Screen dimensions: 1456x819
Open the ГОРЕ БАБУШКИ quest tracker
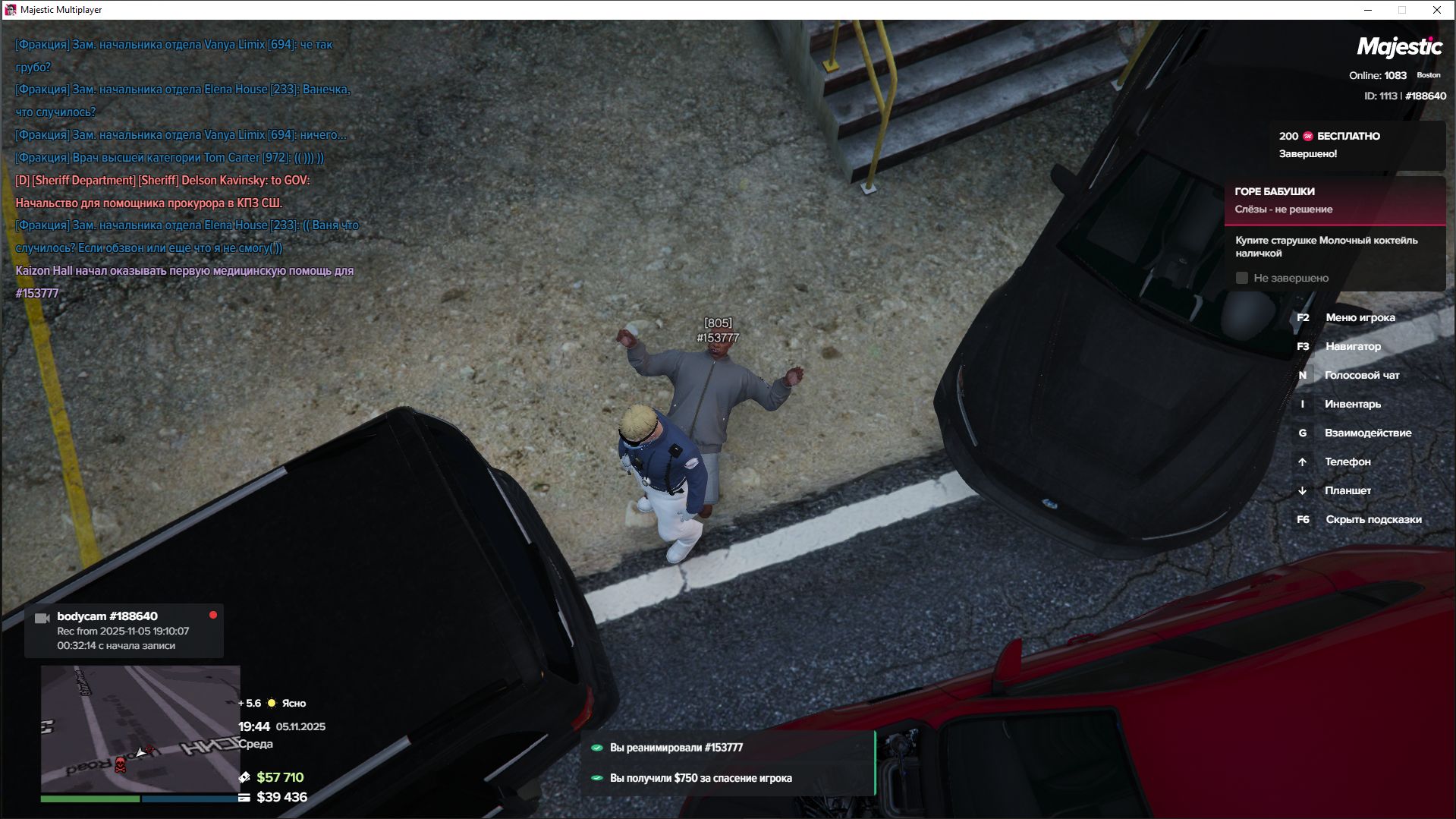[1334, 200]
